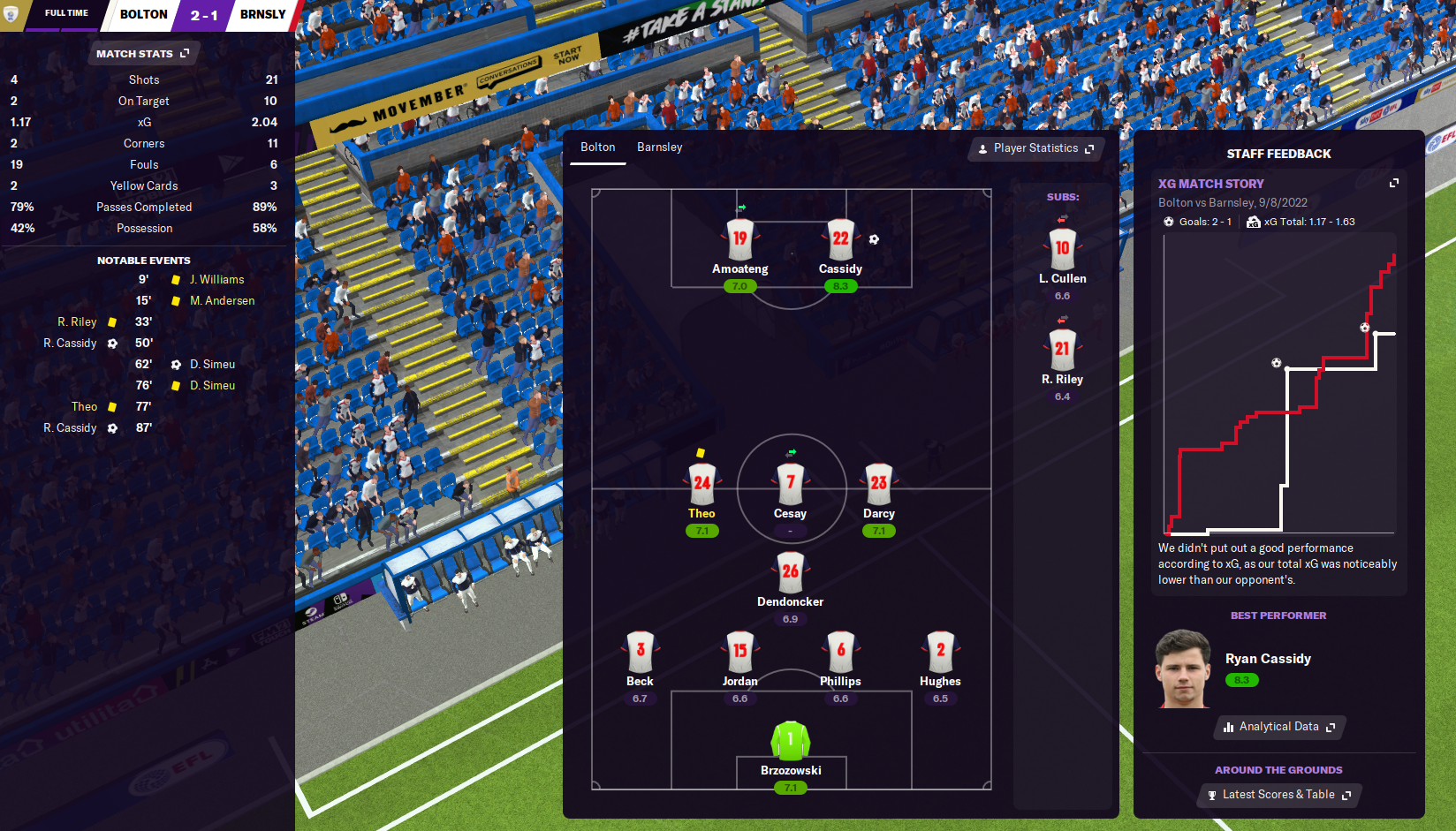
Task: Choose goalkeeper Brzozowski on the pitch
Action: pyautogui.click(x=791, y=741)
